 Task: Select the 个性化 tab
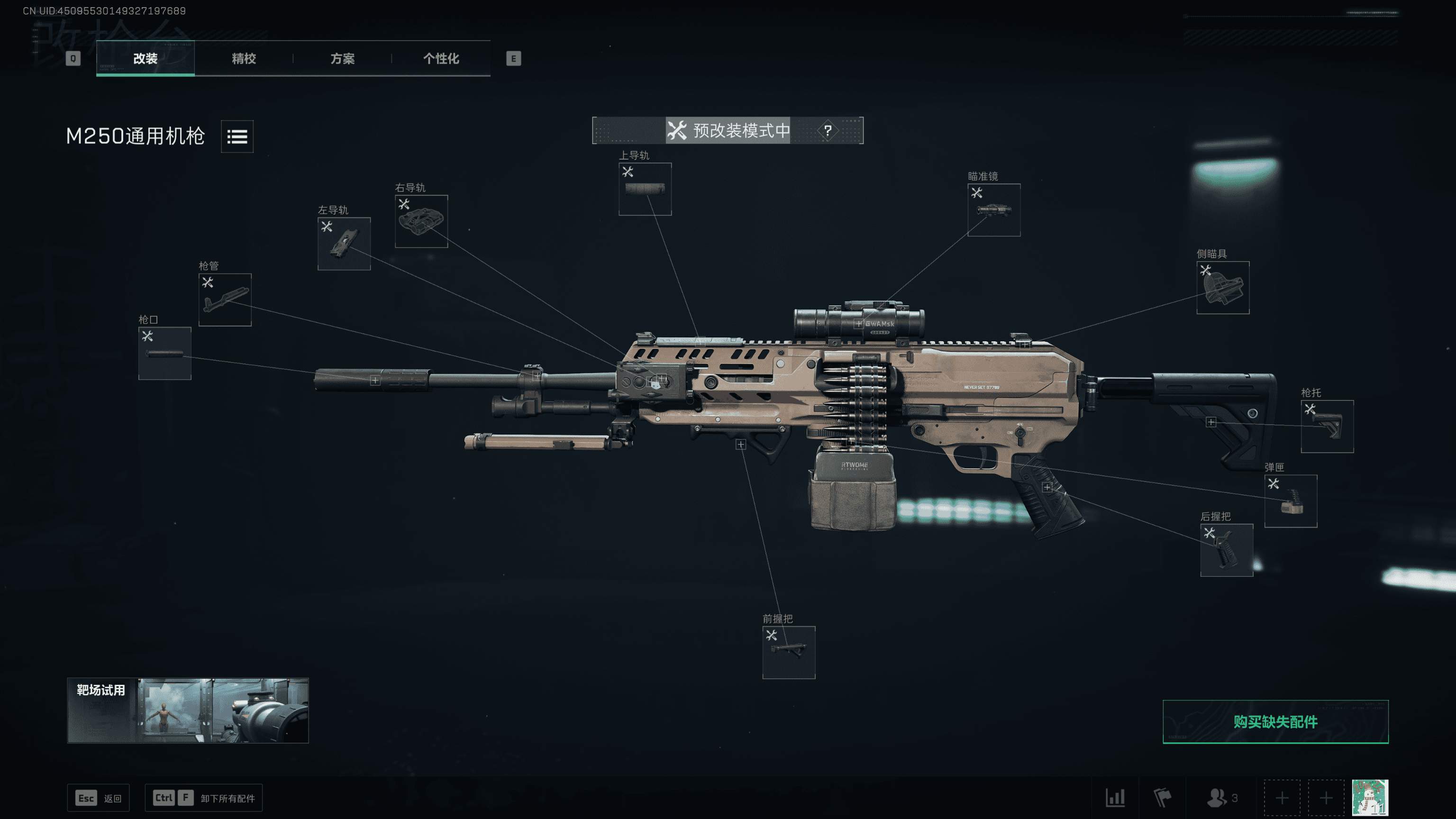coord(441,58)
